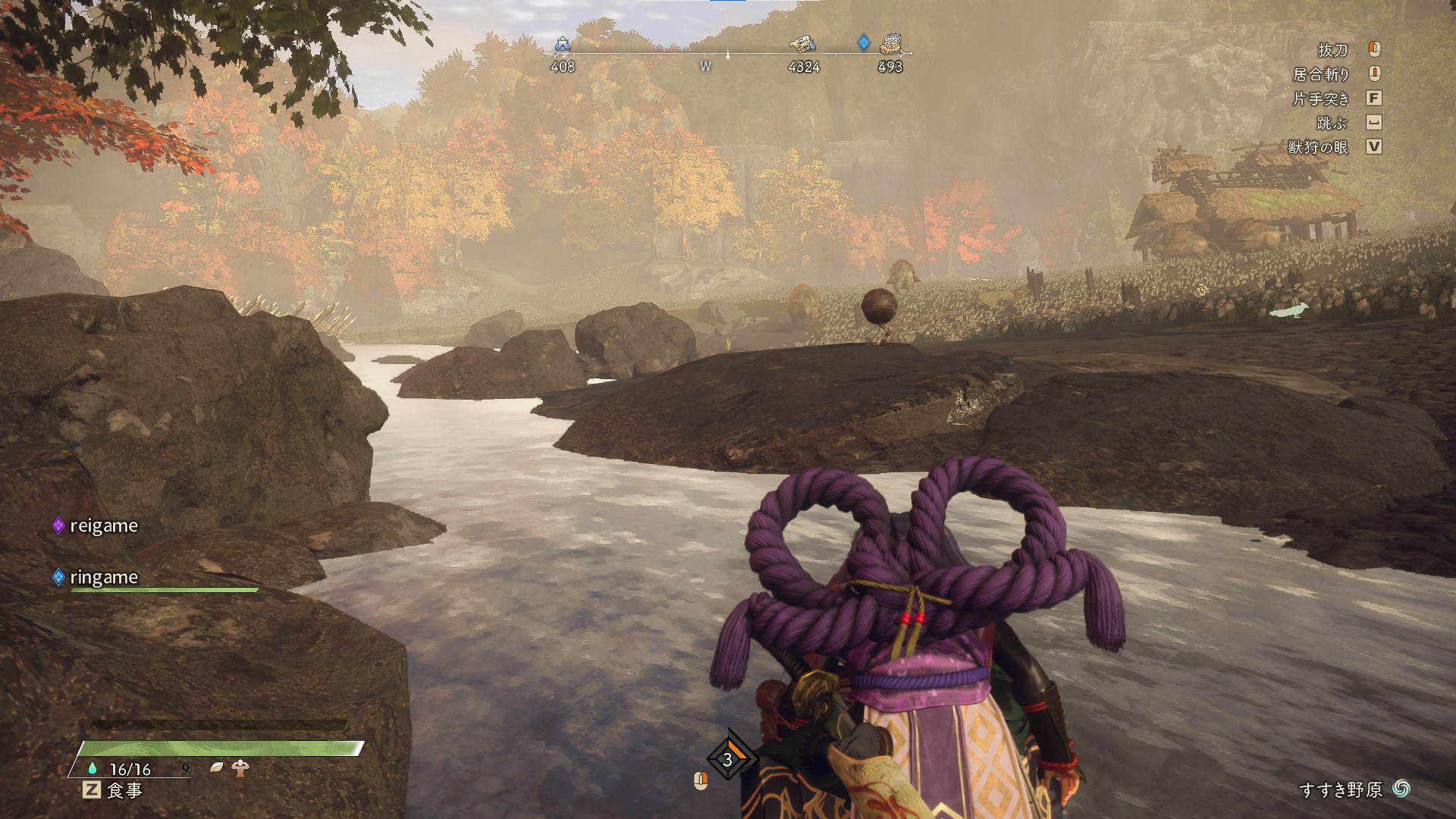Click the すすき野原 location swirl icon

1401,789
